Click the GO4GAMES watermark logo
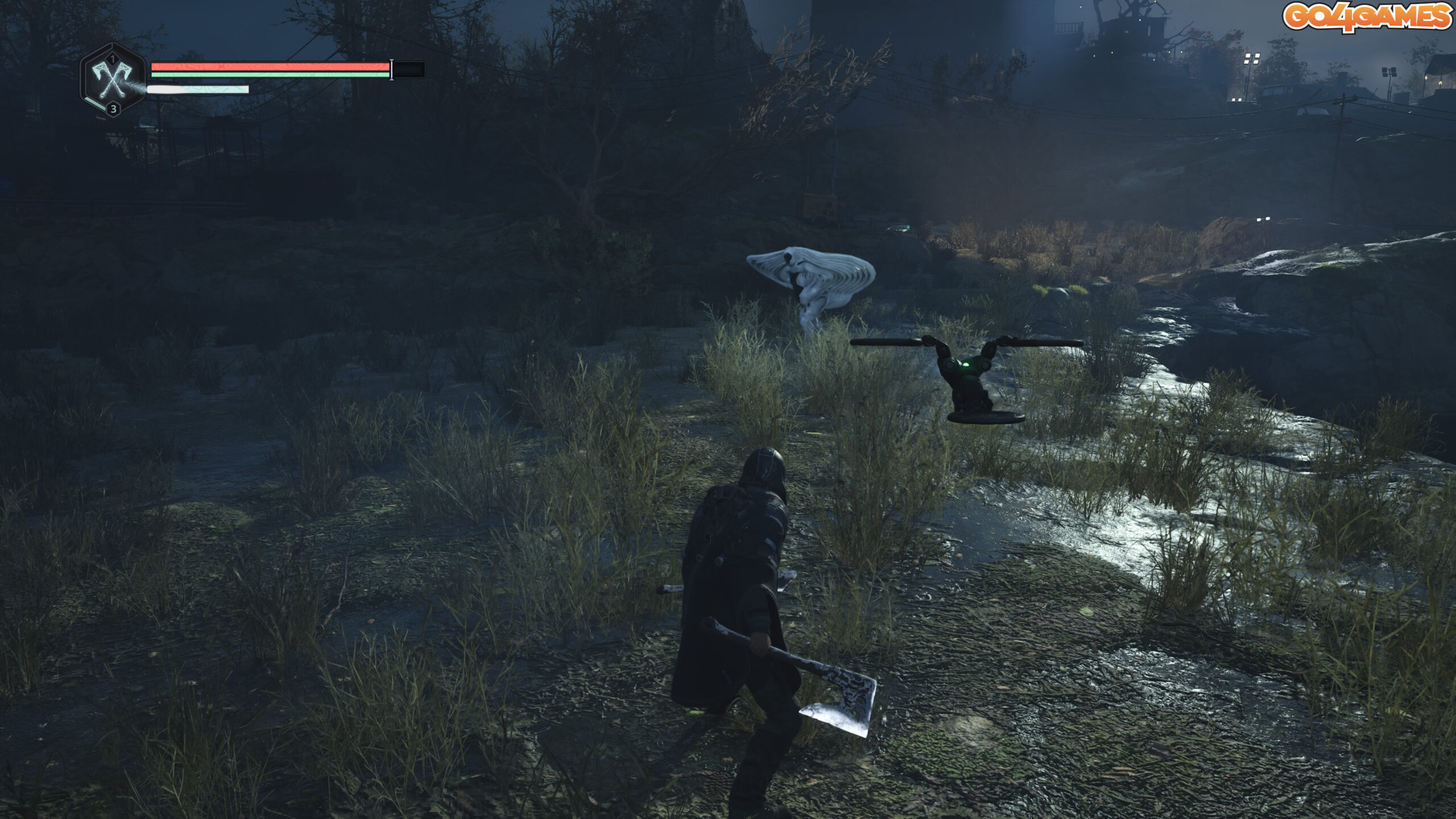1456x819 pixels. pos(1366,16)
